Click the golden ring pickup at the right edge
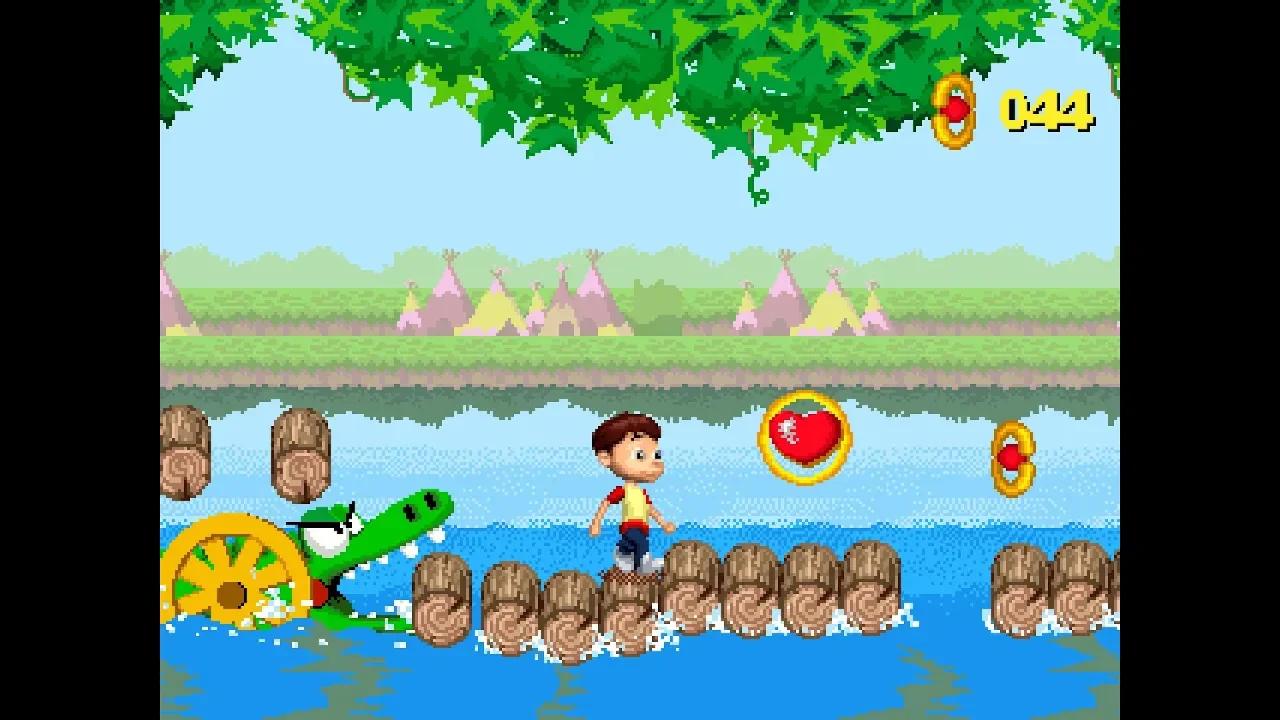The height and width of the screenshot is (720, 1280). [x=1015, y=460]
